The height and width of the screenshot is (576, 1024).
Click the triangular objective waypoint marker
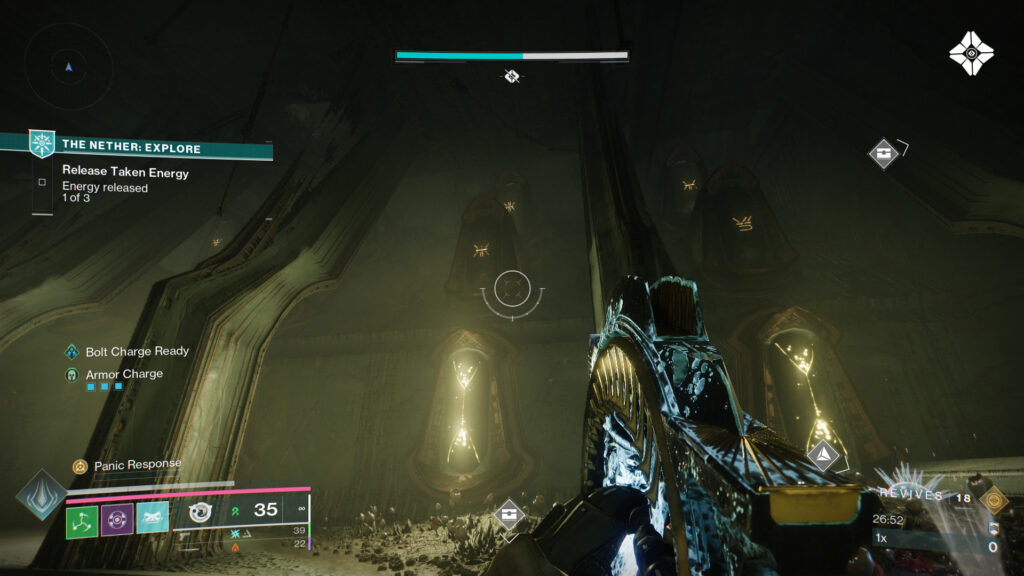click(823, 456)
